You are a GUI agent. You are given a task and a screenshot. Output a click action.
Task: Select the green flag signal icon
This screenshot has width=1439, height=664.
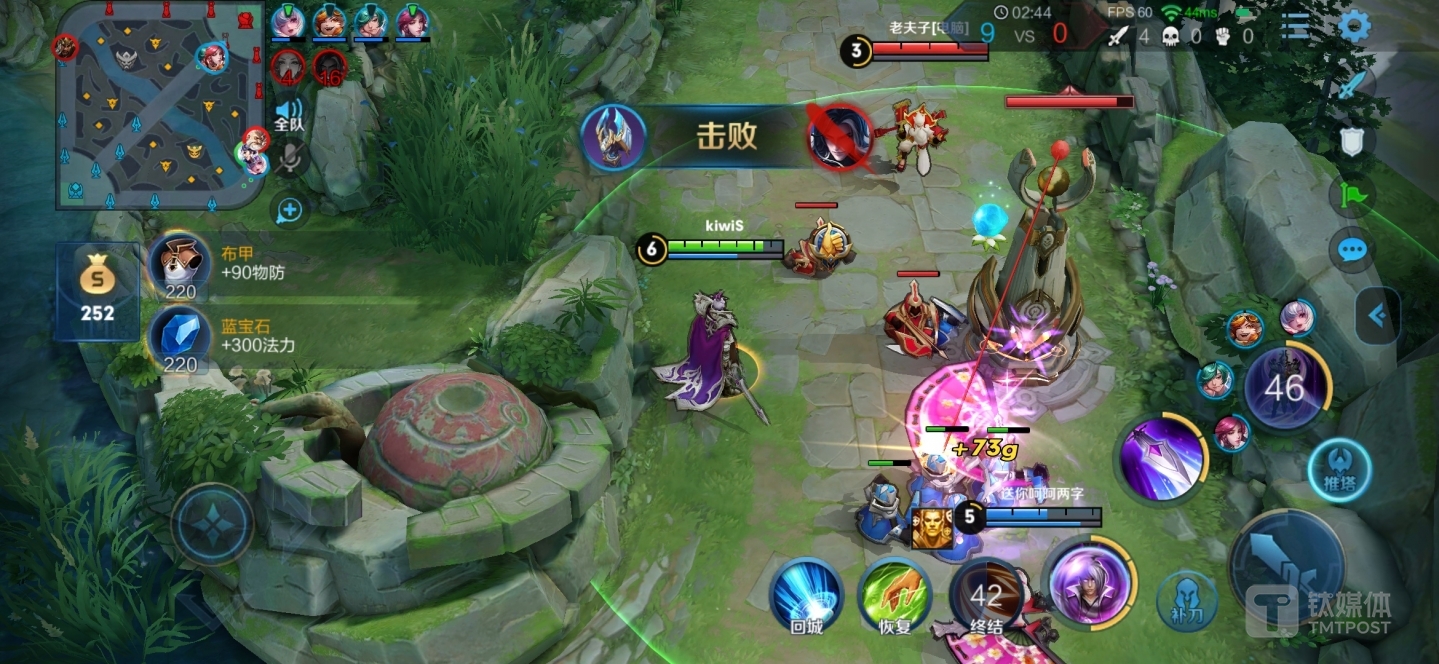point(1351,194)
